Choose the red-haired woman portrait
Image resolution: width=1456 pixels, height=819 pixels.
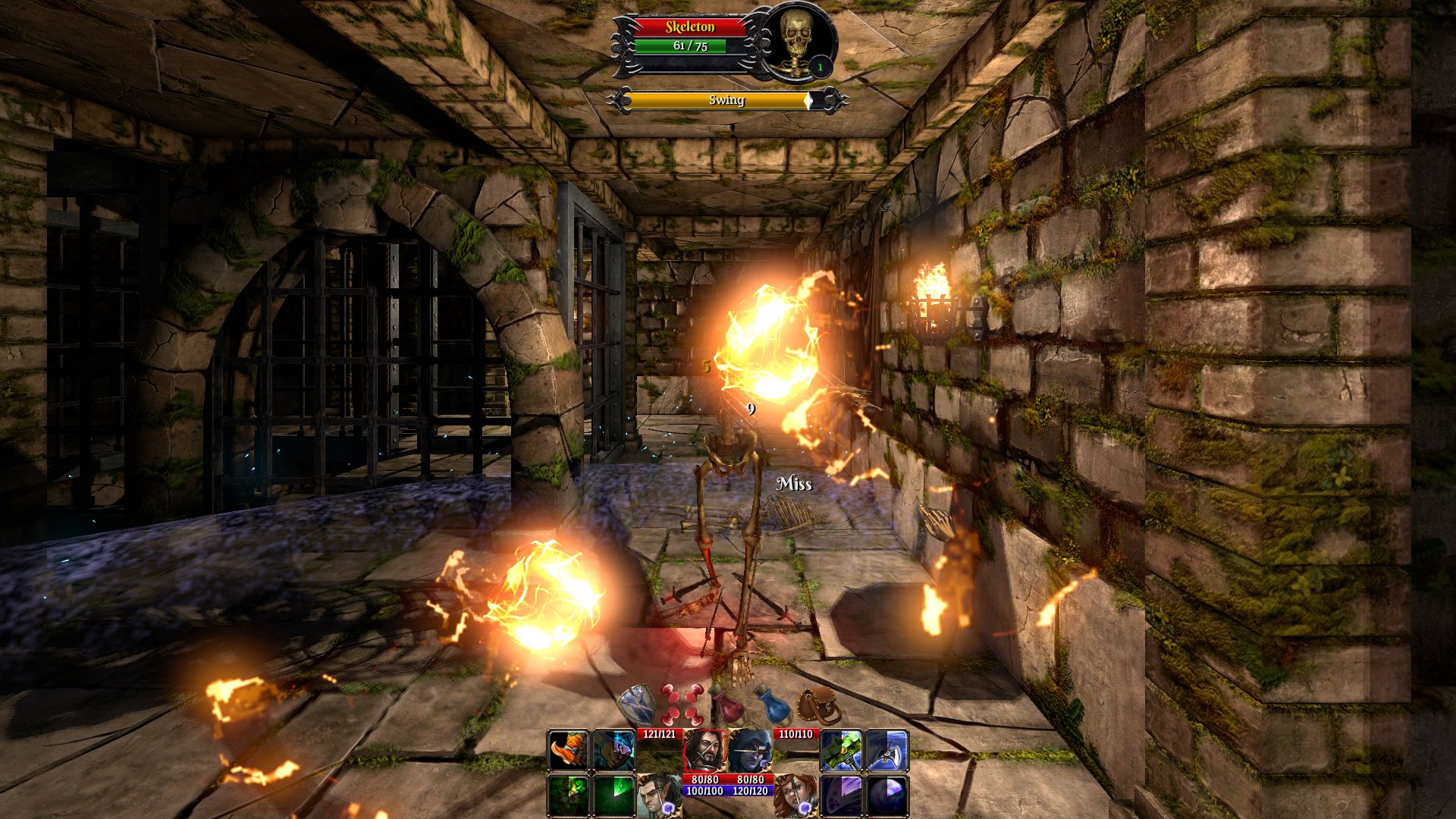click(795, 795)
